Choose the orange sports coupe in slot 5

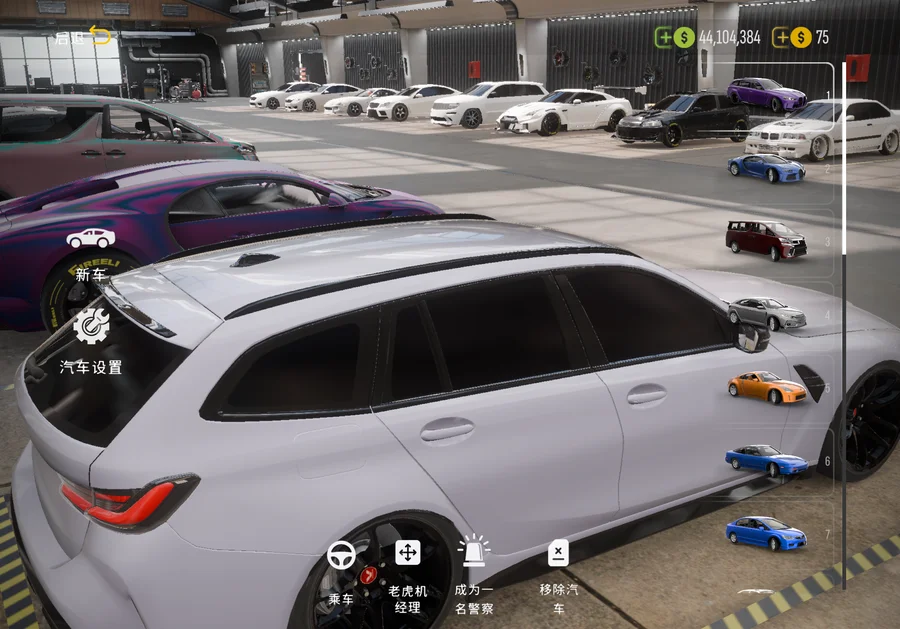pyautogui.click(x=766, y=387)
